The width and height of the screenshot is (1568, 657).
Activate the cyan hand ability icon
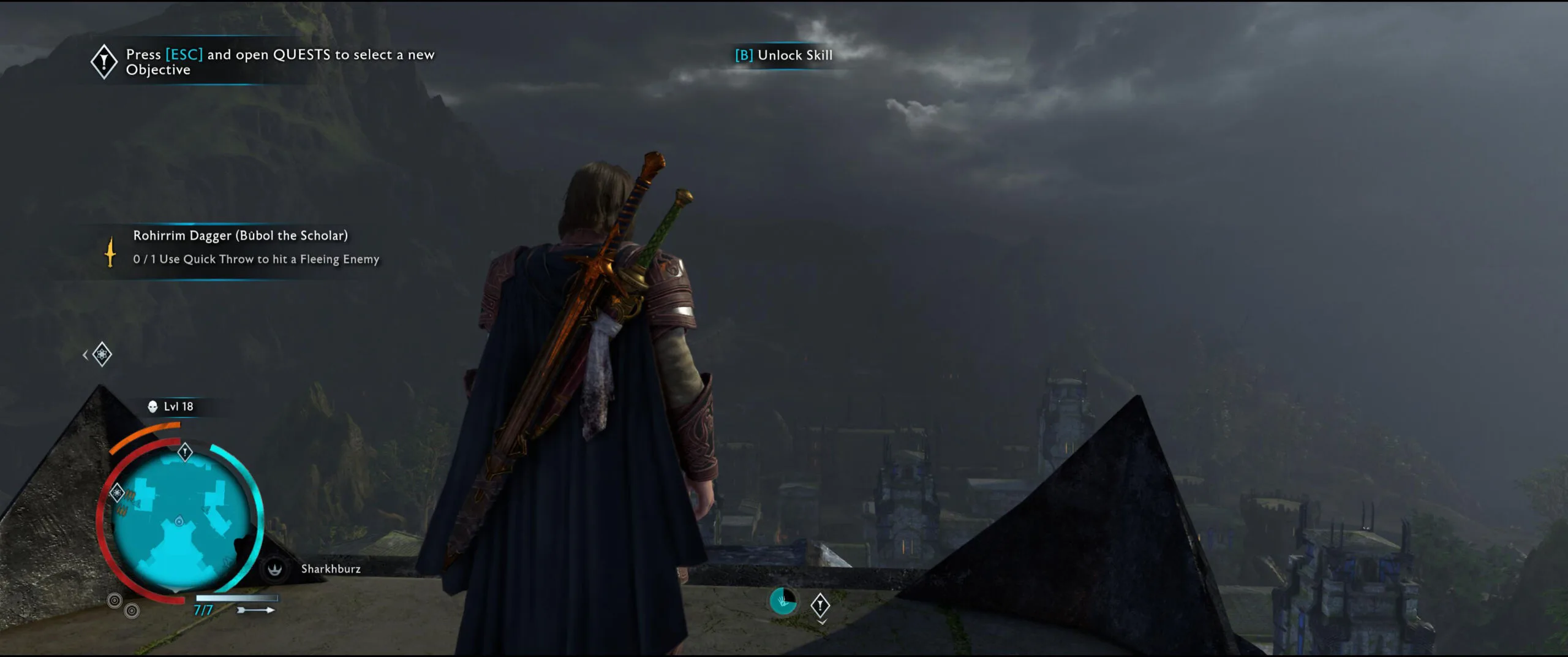tap(783, 601)
